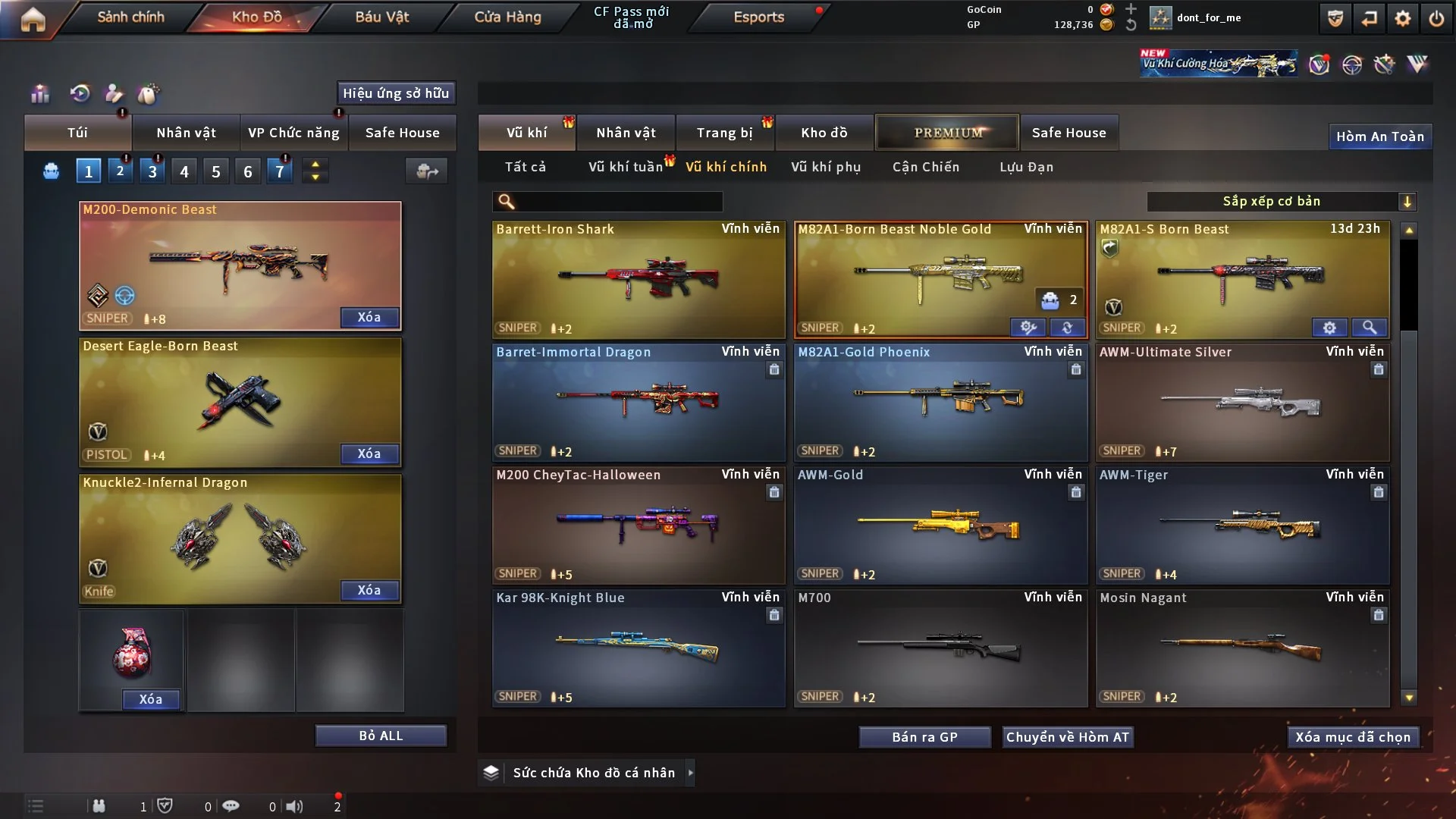
Task: Click the power exit icon
Action: tap(1436, 18)
